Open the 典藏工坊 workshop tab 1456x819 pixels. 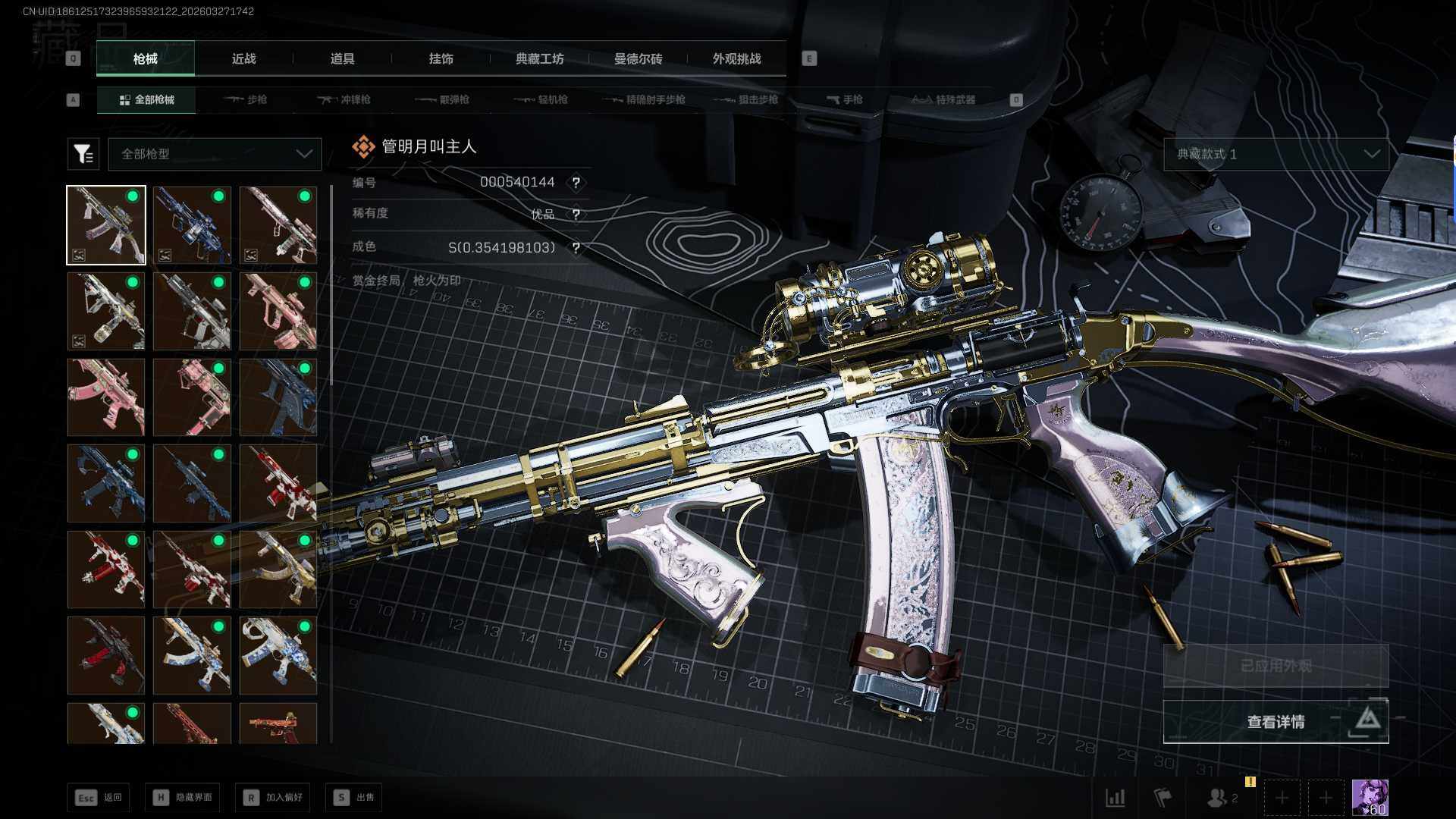(x=539, y=58)
